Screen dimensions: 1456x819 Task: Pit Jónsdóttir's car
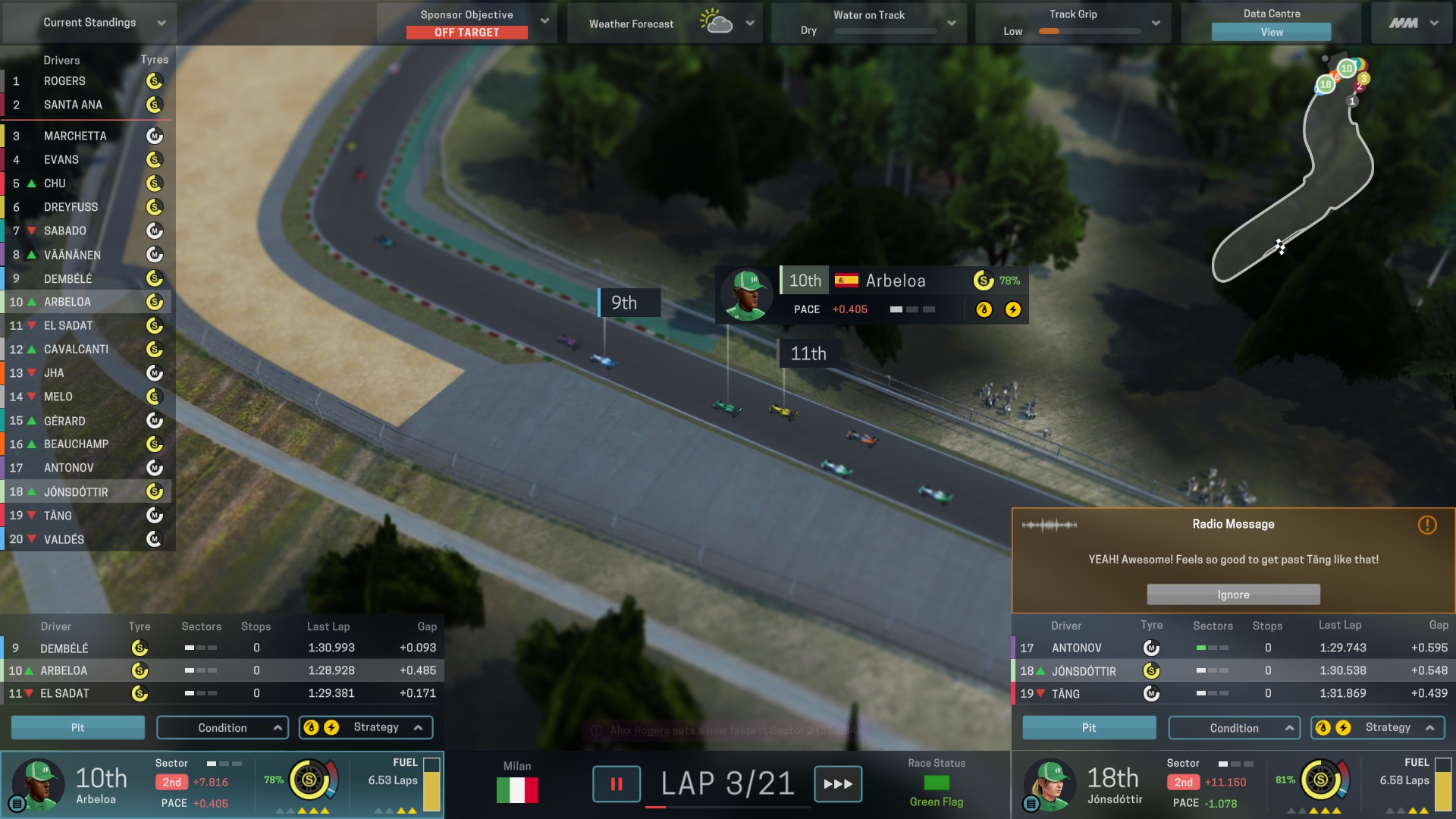click(x=1088, y=728)
